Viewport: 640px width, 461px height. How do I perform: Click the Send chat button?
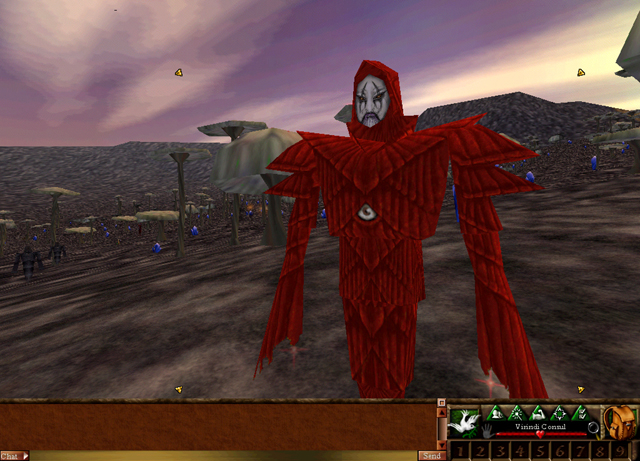[x=432, y=455]
